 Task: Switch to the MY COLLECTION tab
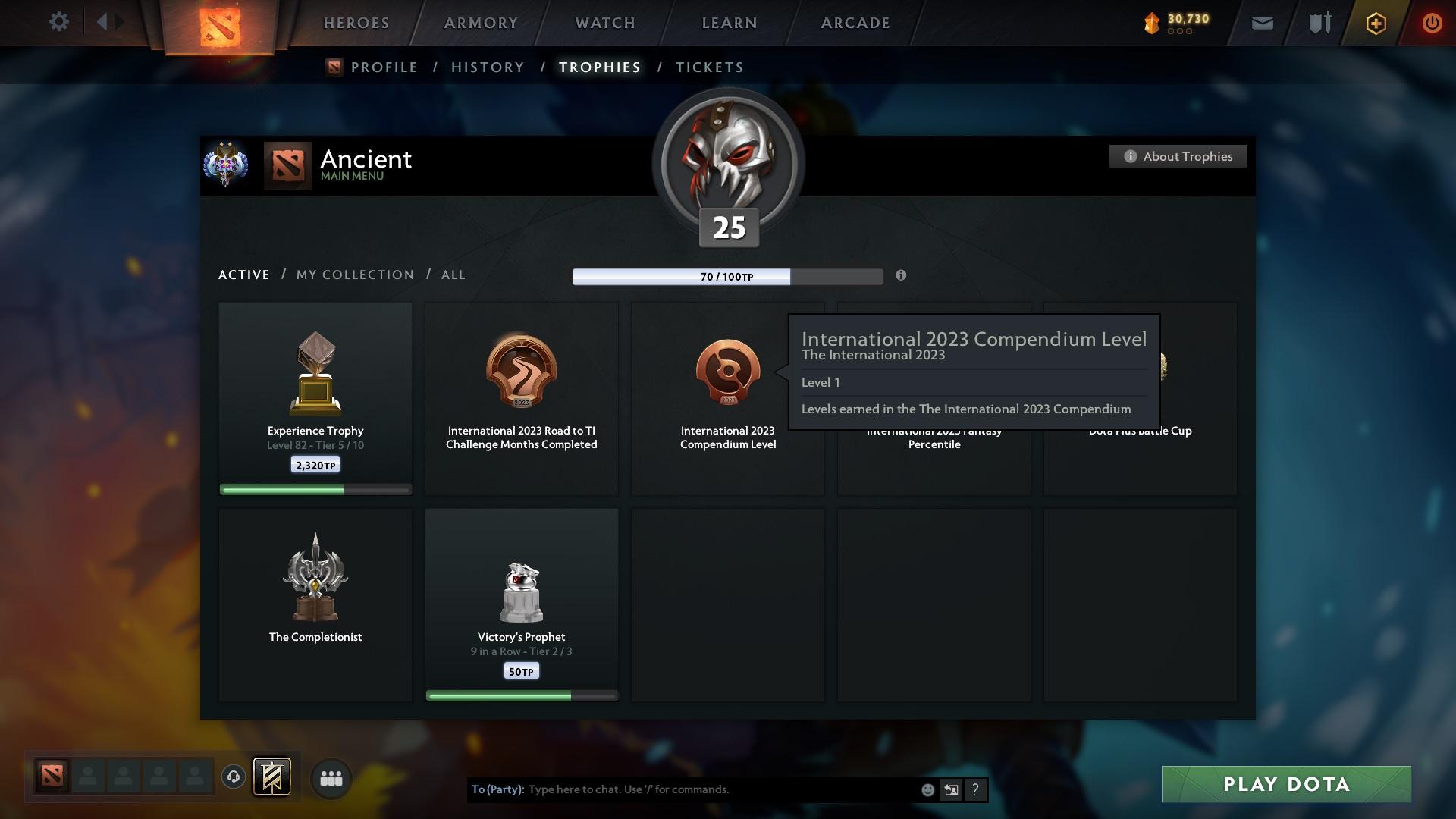point(354,275)
